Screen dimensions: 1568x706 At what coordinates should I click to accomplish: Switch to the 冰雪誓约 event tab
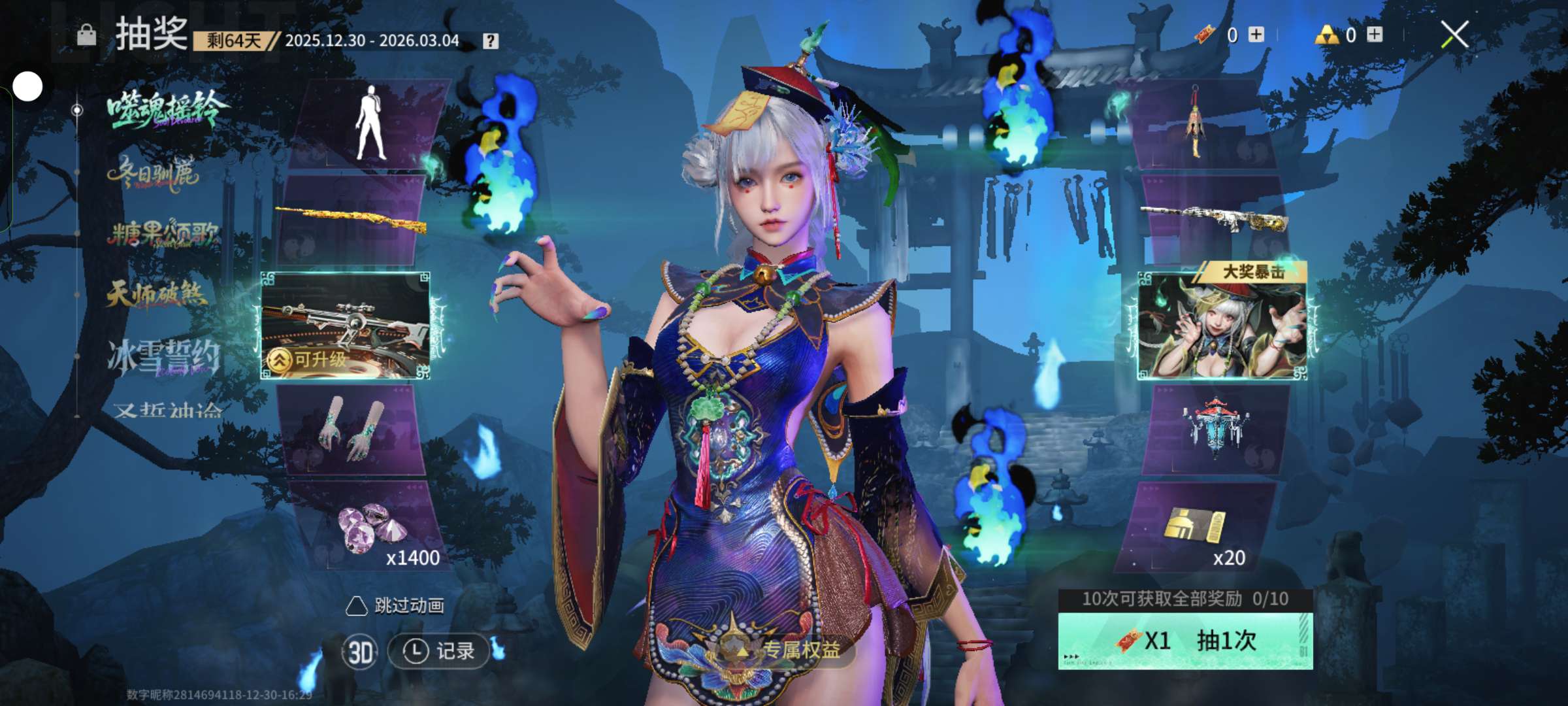pyautogui.click(x=163, y=357)
